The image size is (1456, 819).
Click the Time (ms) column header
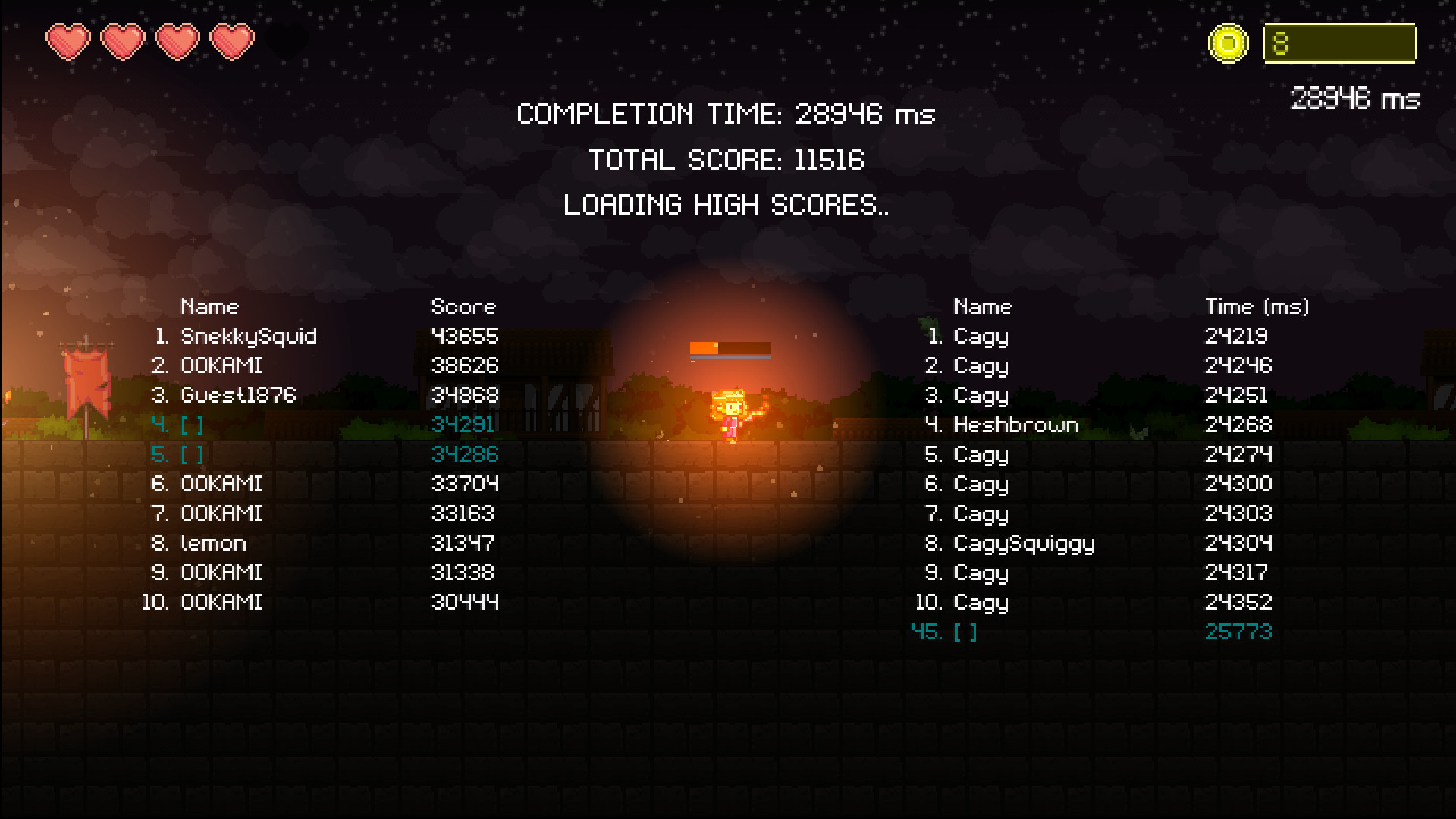pyautogui.click(x=1259, y=306)
